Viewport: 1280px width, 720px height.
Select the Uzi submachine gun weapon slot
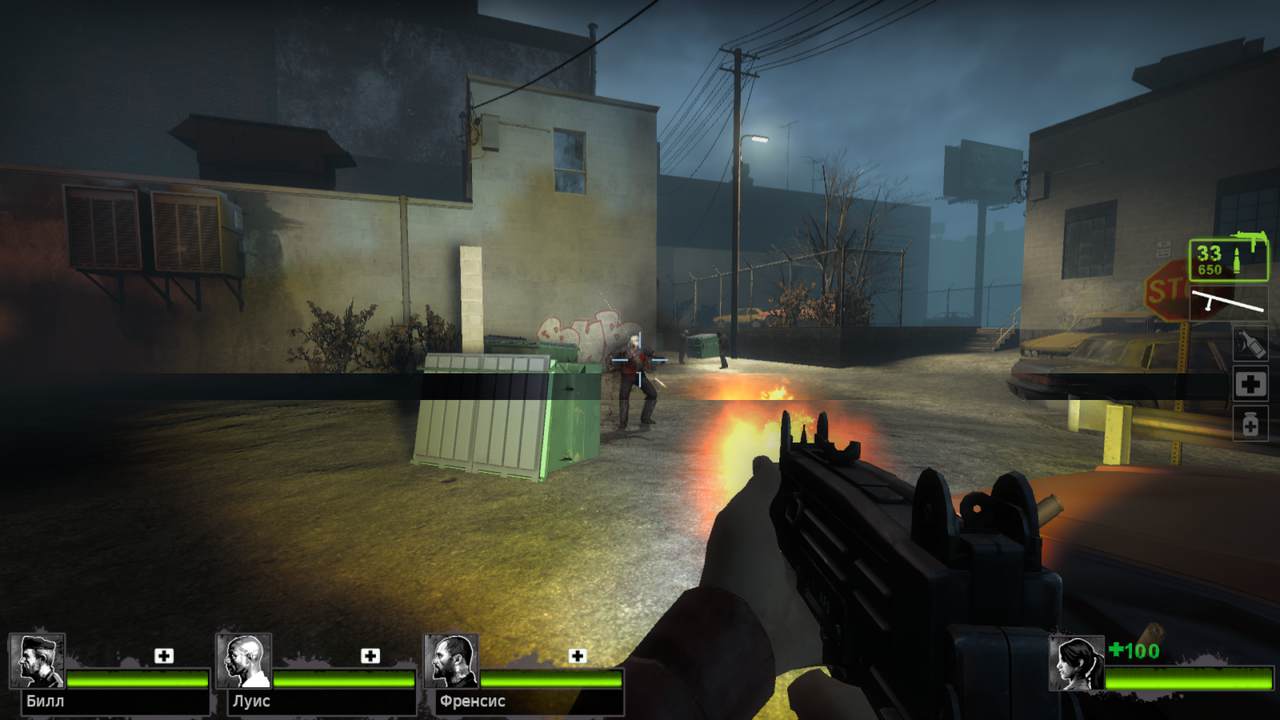1229,259
